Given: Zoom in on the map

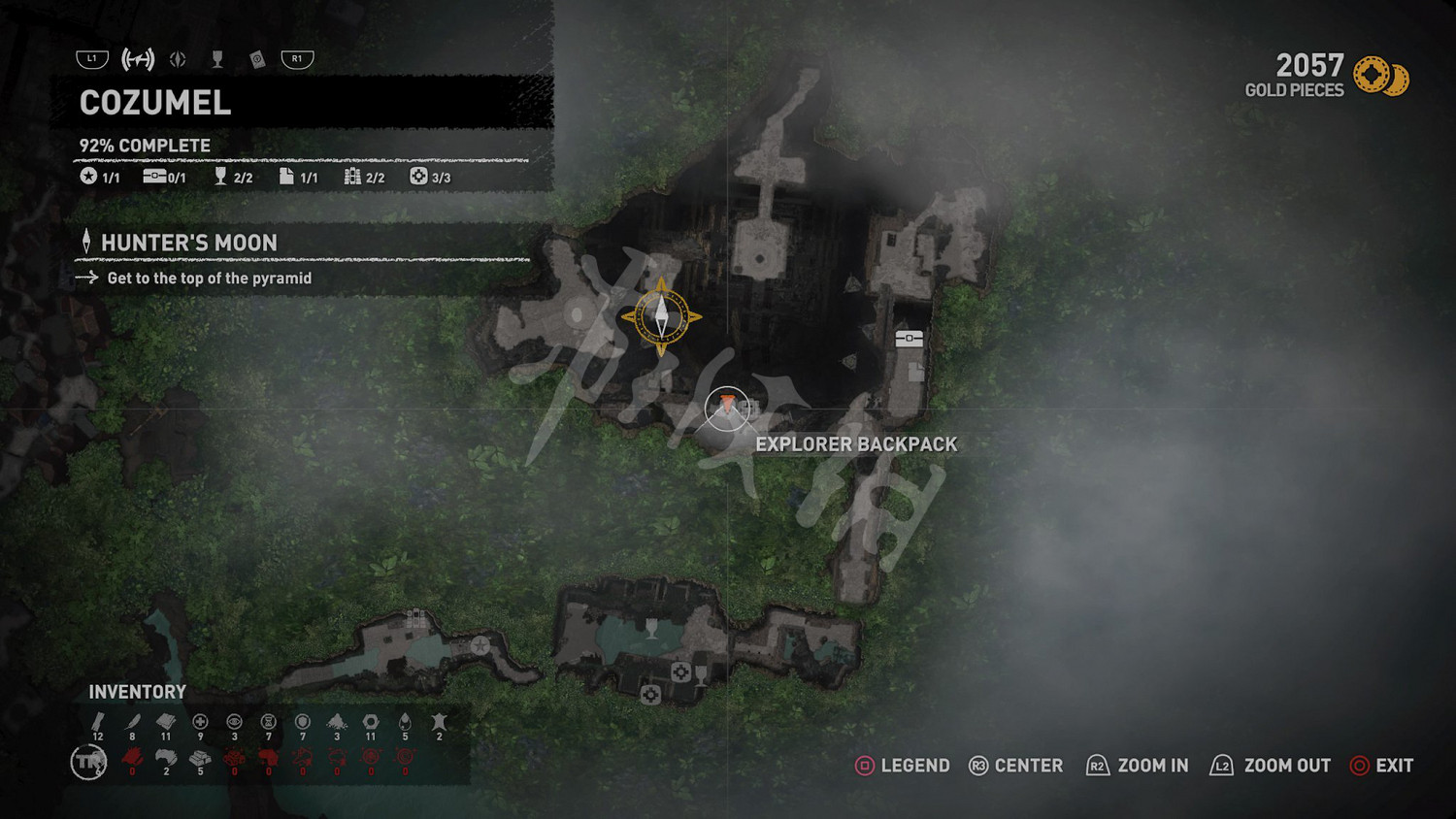Looking at the screenshot, I should tap(1137, 766).
